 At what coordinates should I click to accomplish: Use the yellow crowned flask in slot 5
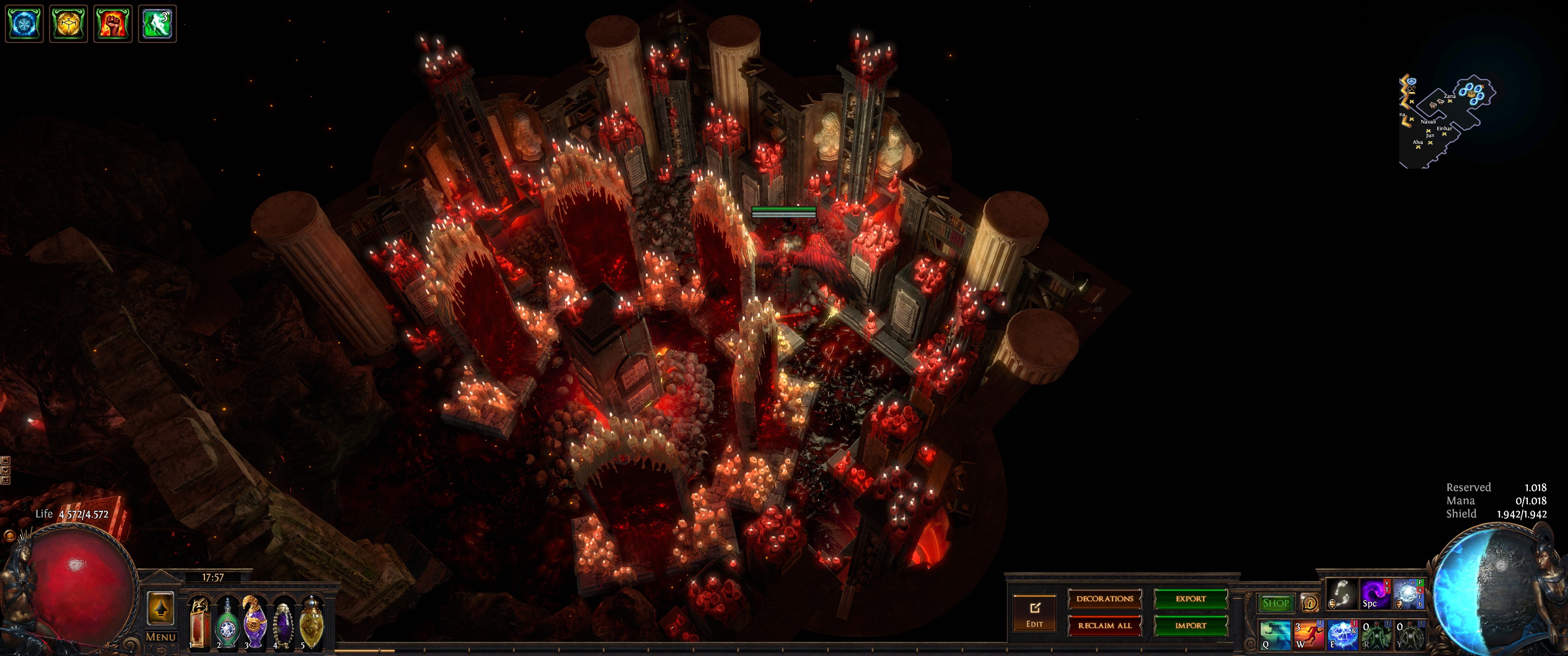[311, 622]
